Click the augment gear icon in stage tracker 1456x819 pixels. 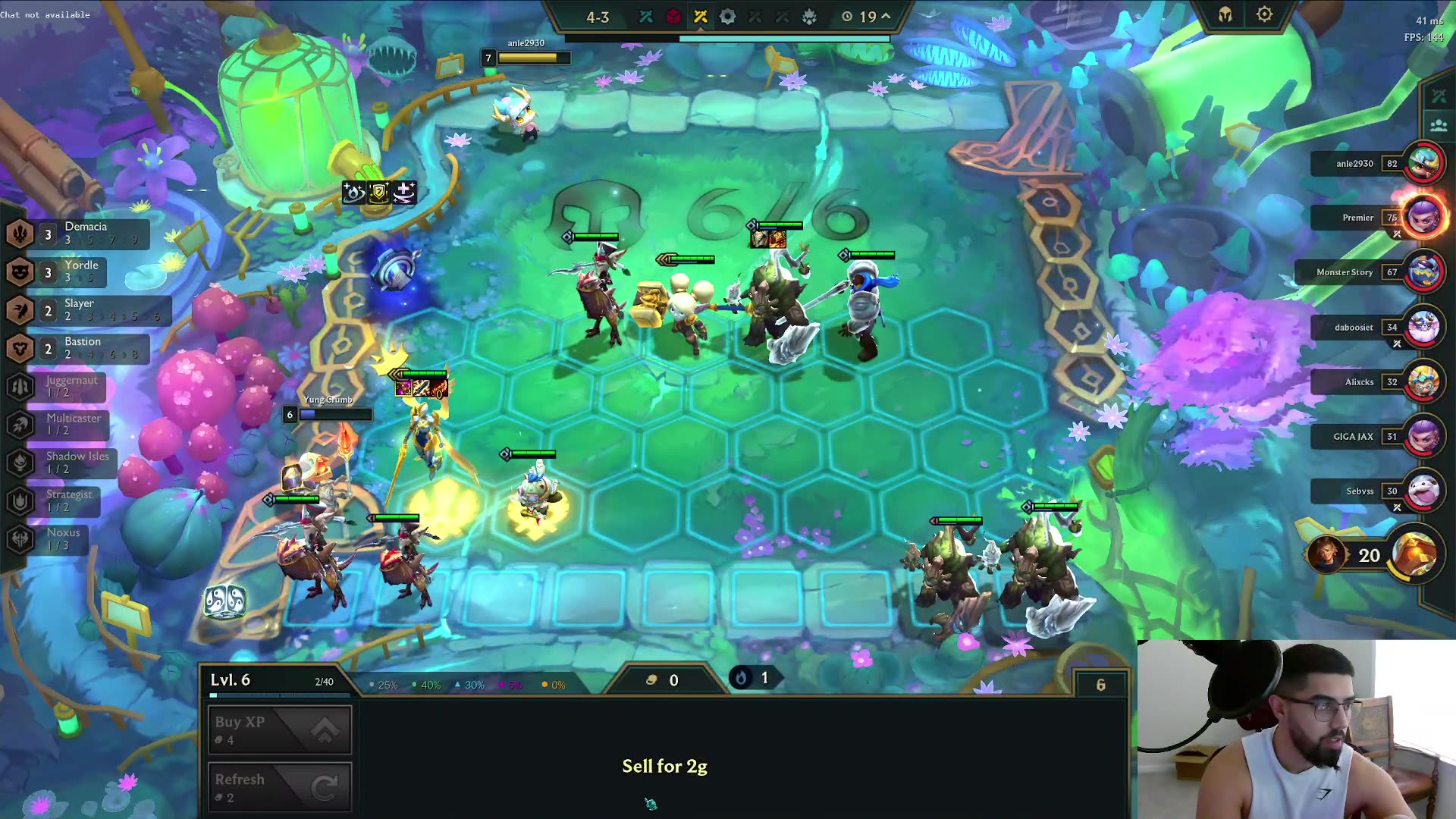[x=726, y=16]
